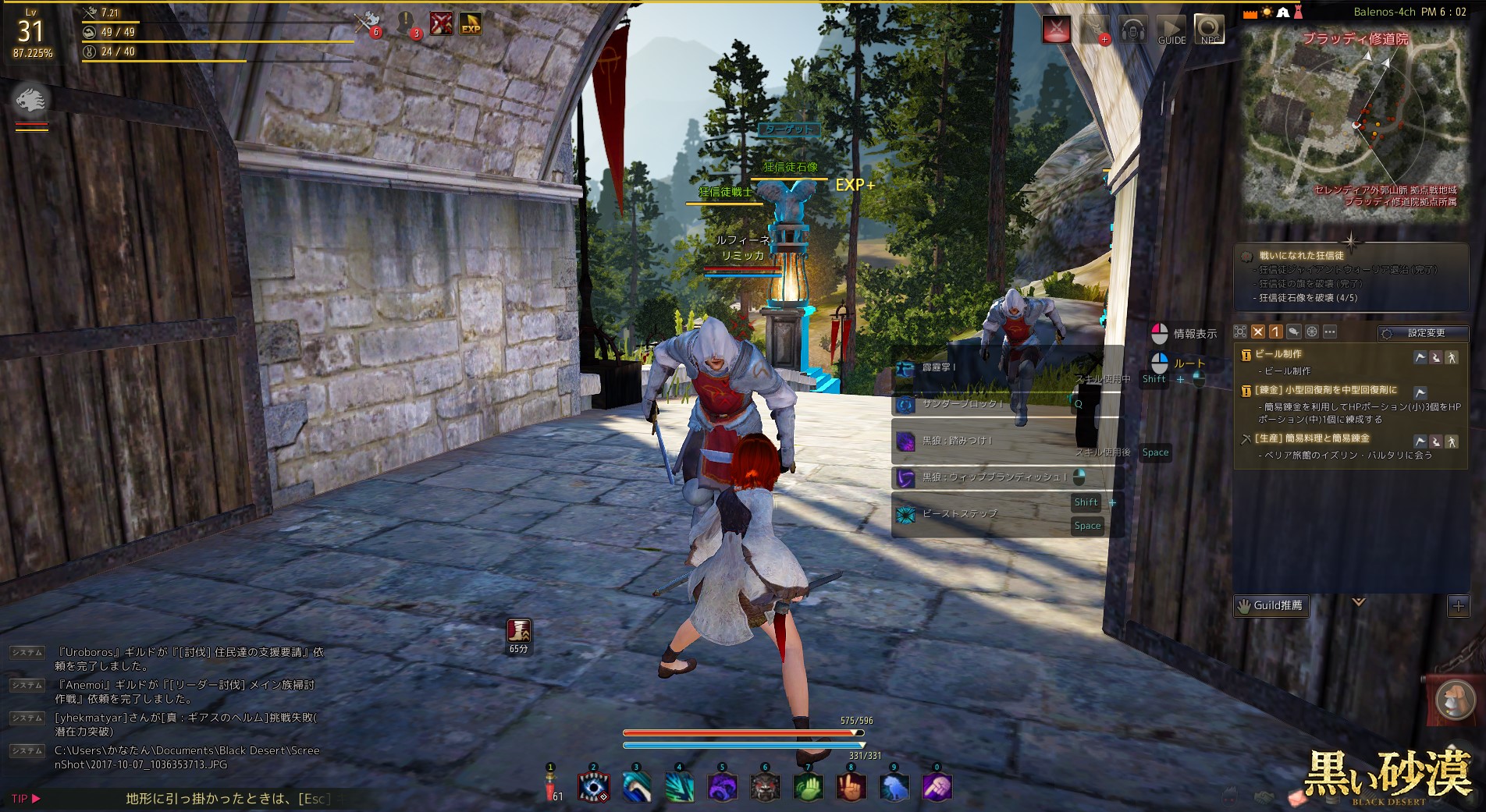Activate the beast face skill in slot 6
This screenshot has width=1486, height=812.
pyautogui.click(x=765, y=787)
